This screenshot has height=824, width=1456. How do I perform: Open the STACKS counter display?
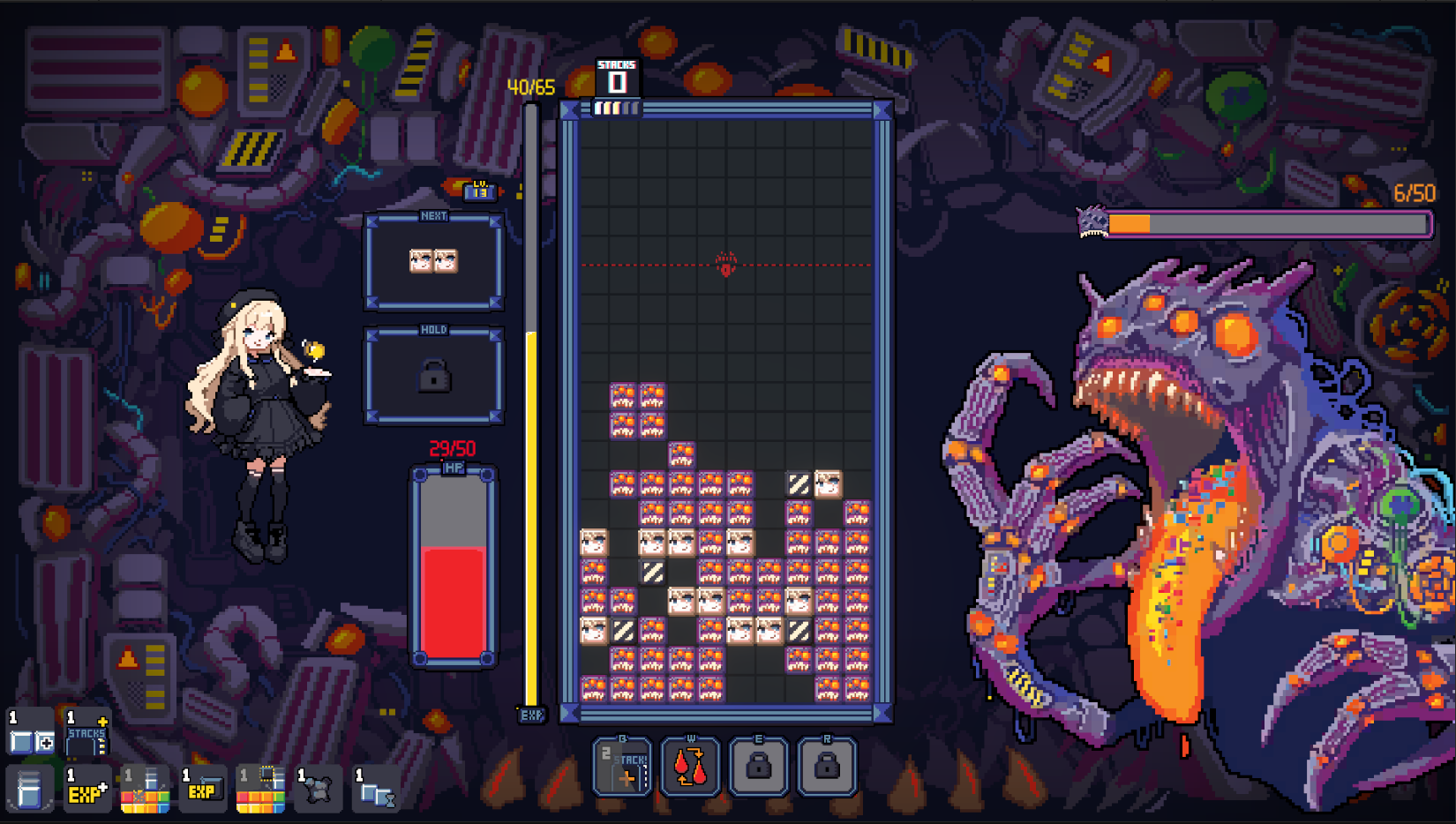pos(618,75)
